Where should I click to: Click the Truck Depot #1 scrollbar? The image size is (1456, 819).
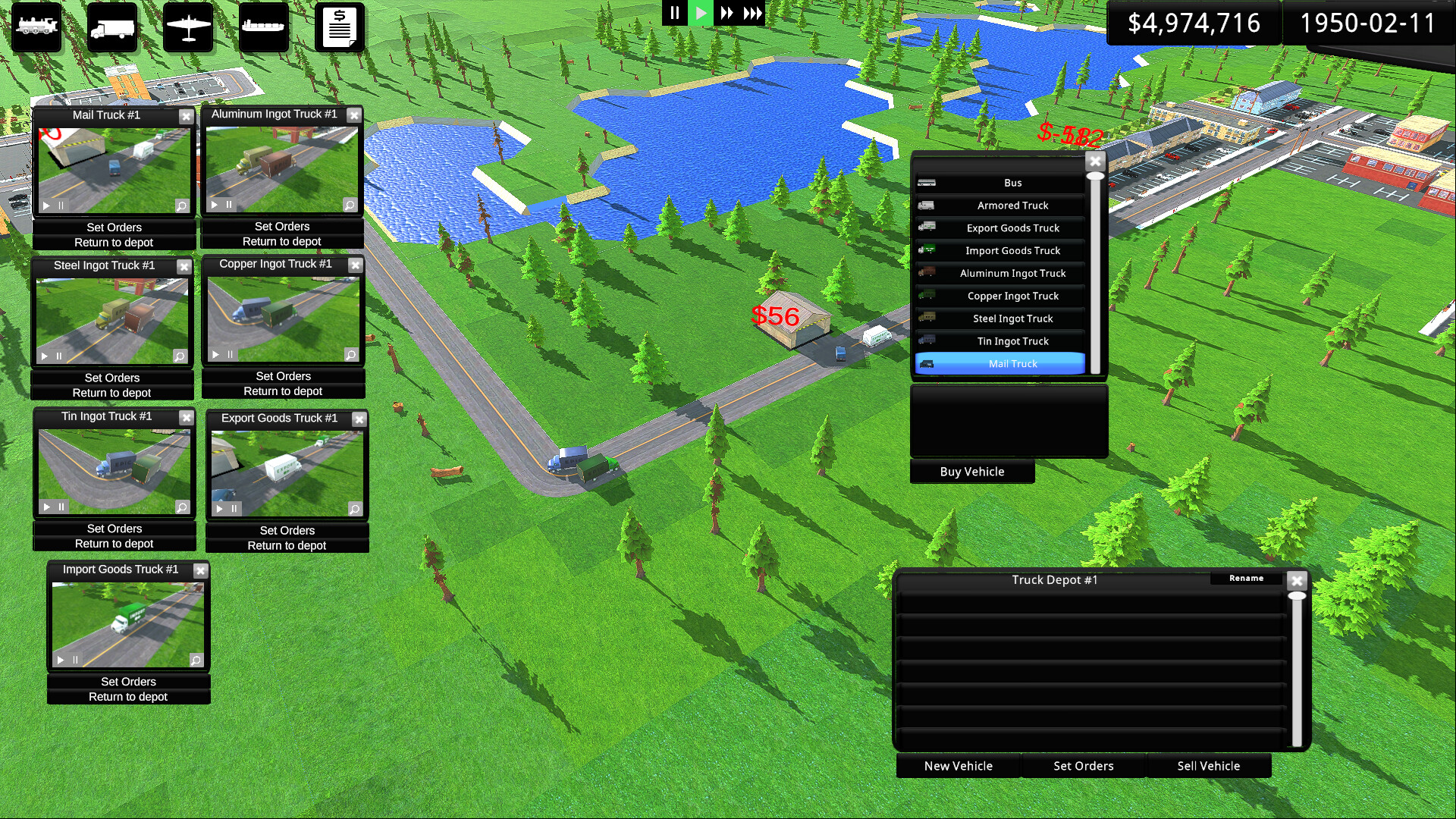[1298, 667]
